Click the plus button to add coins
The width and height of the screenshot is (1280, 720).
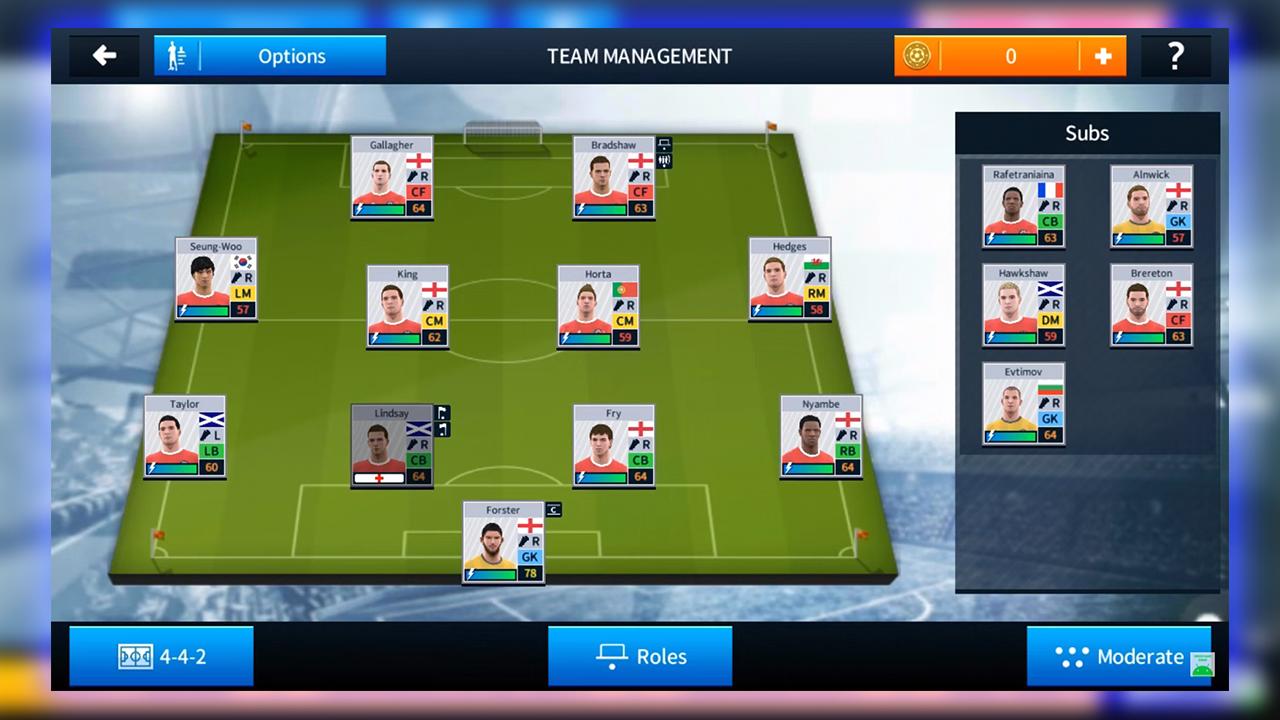tap(1105, 56)
